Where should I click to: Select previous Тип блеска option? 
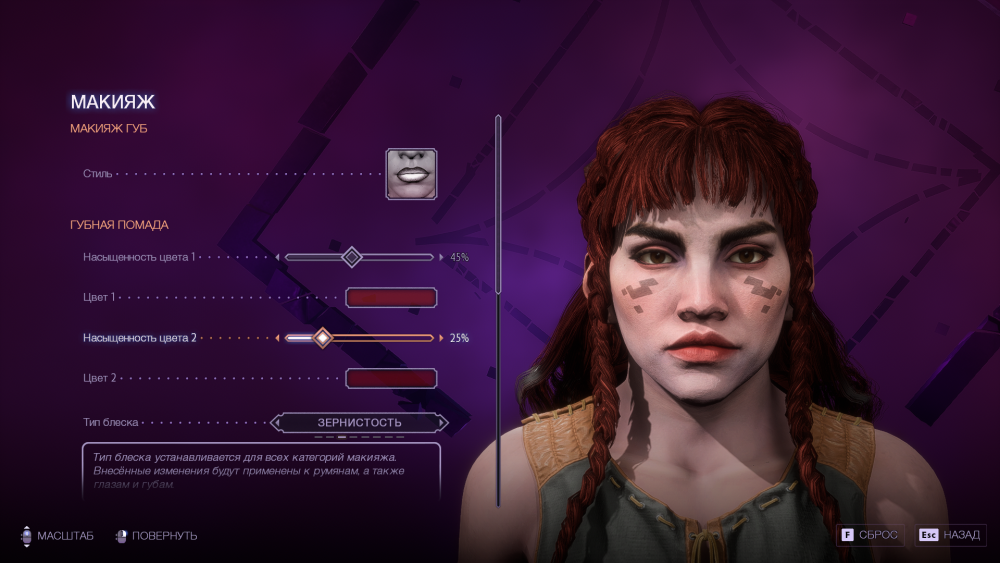click(277, 423)
